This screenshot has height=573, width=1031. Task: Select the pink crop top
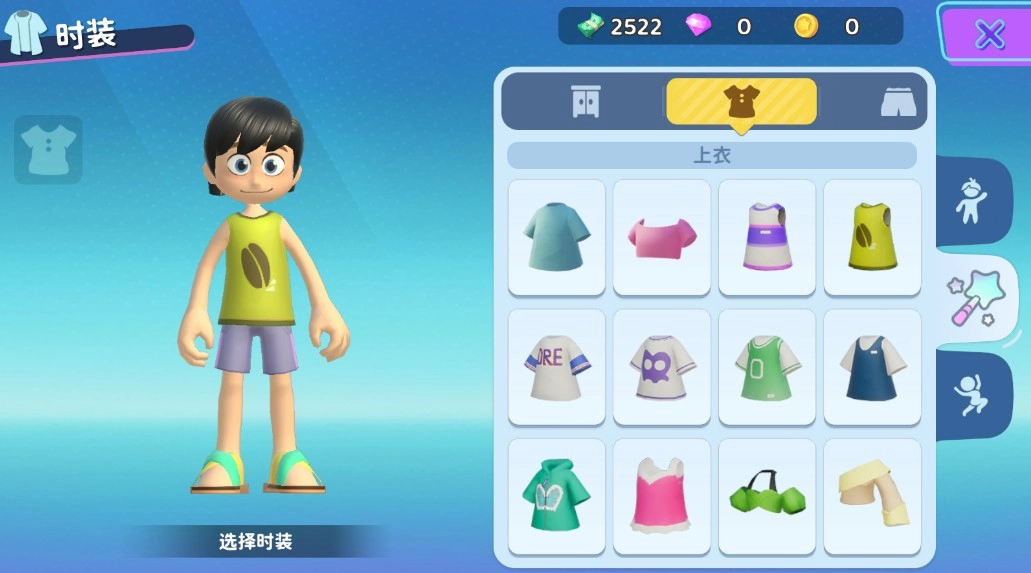662,237
